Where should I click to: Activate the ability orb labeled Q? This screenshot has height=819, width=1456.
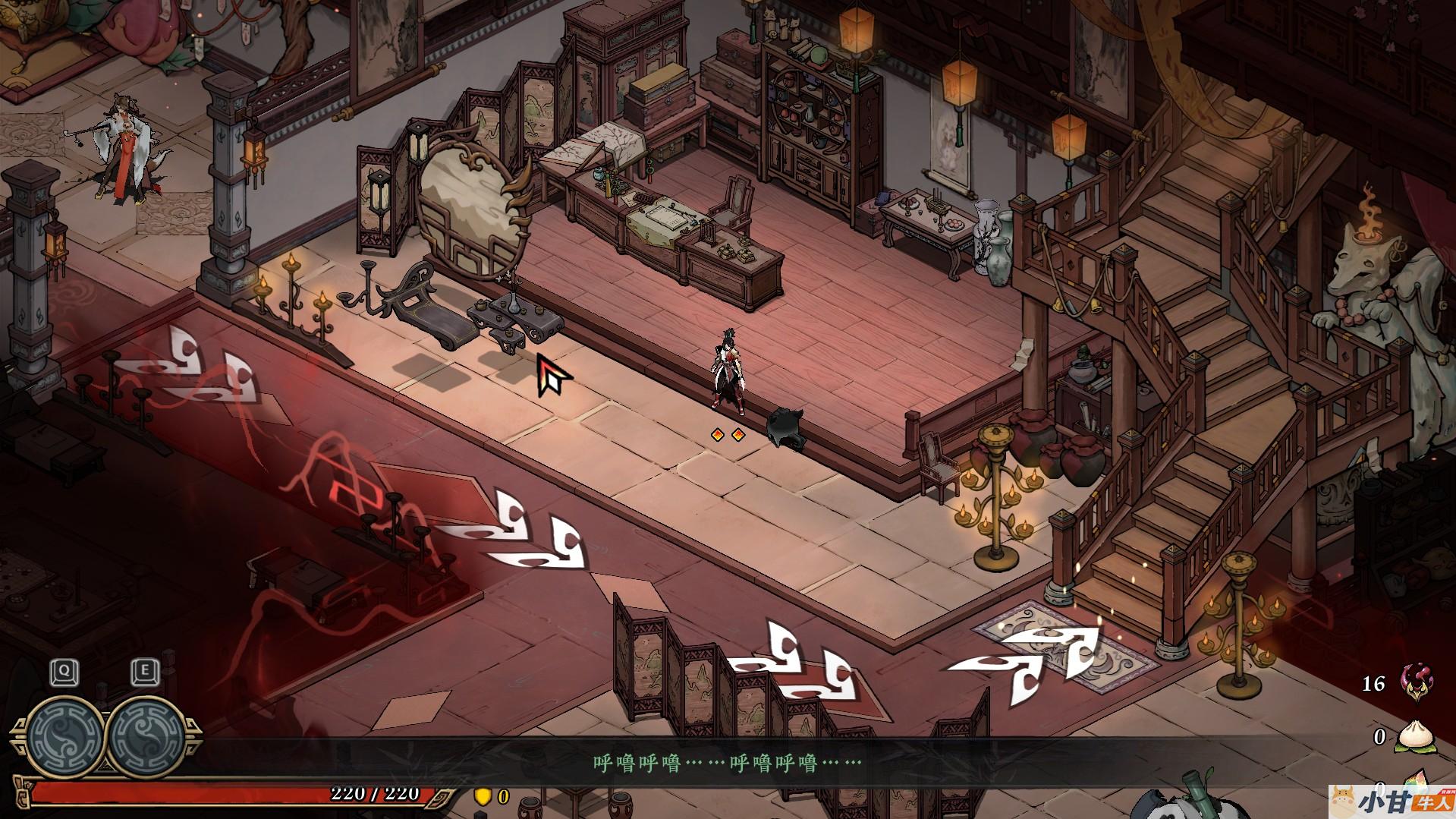[66, 734]
